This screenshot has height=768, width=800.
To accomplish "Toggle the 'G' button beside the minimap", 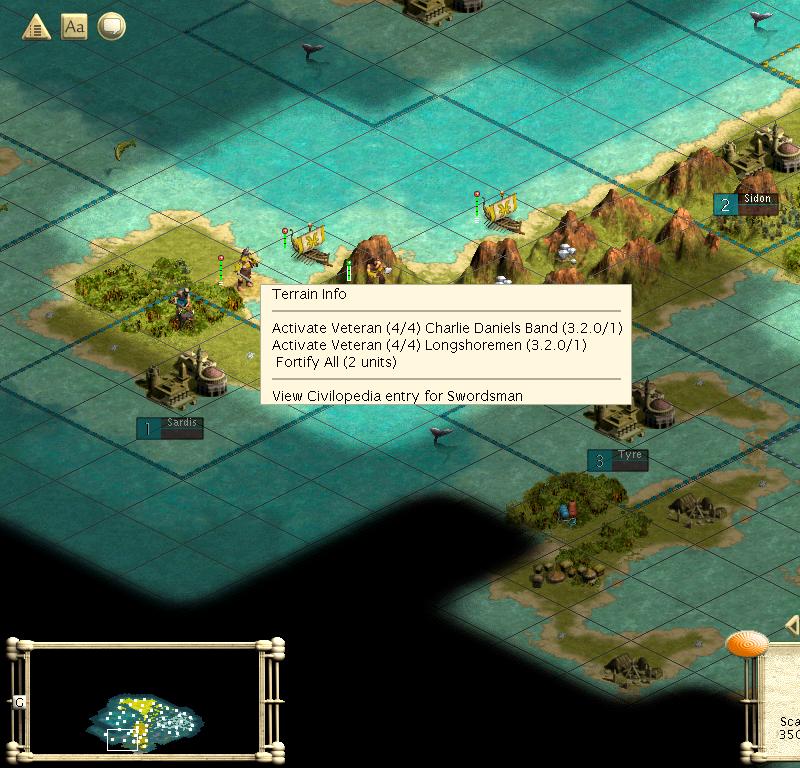I will coord(19,703).
